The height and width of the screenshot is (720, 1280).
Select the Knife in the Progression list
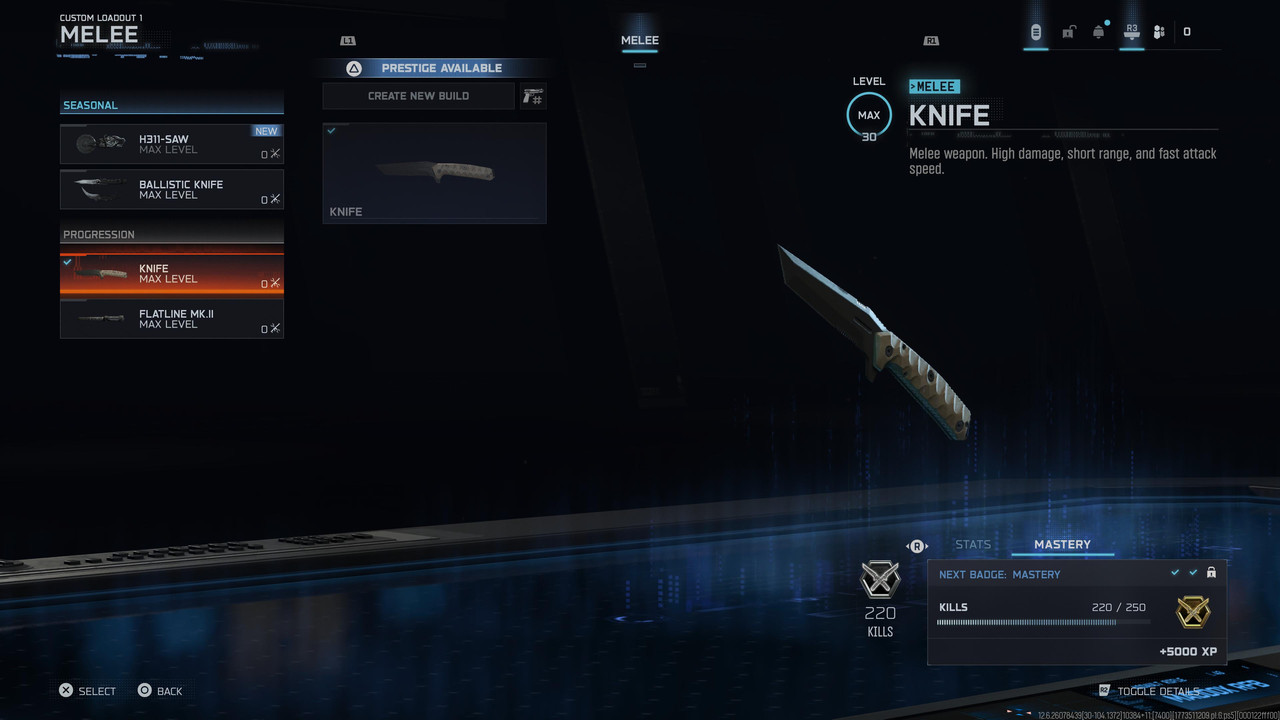click(171, 274)
